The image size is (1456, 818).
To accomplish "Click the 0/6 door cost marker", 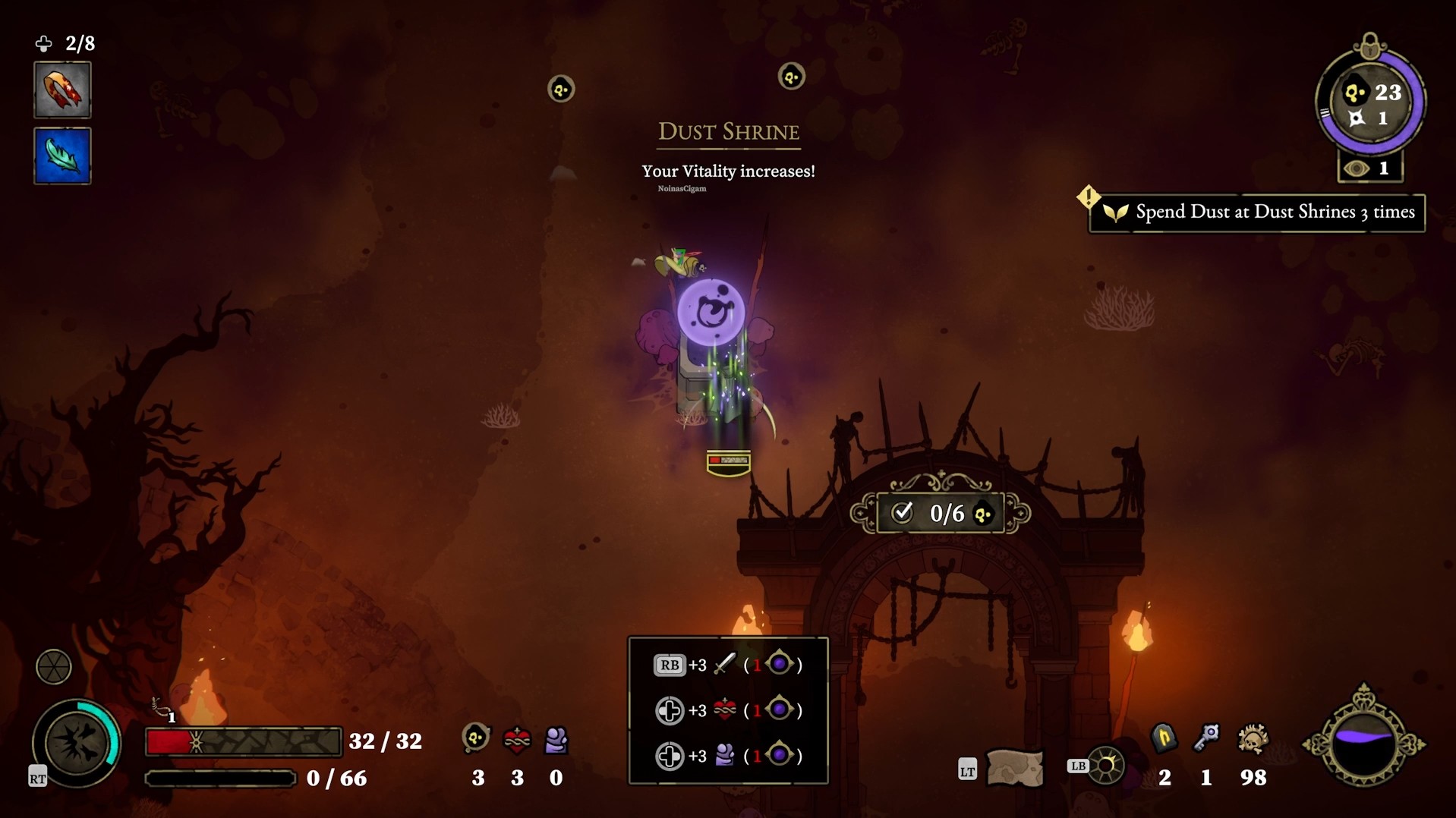I will pos(941,514).
